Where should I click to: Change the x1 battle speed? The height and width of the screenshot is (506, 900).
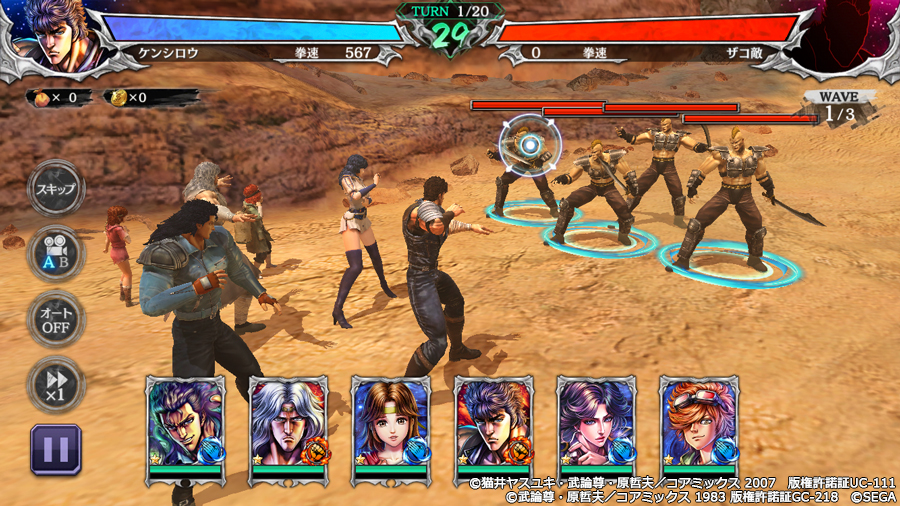[x=56, y=383]
